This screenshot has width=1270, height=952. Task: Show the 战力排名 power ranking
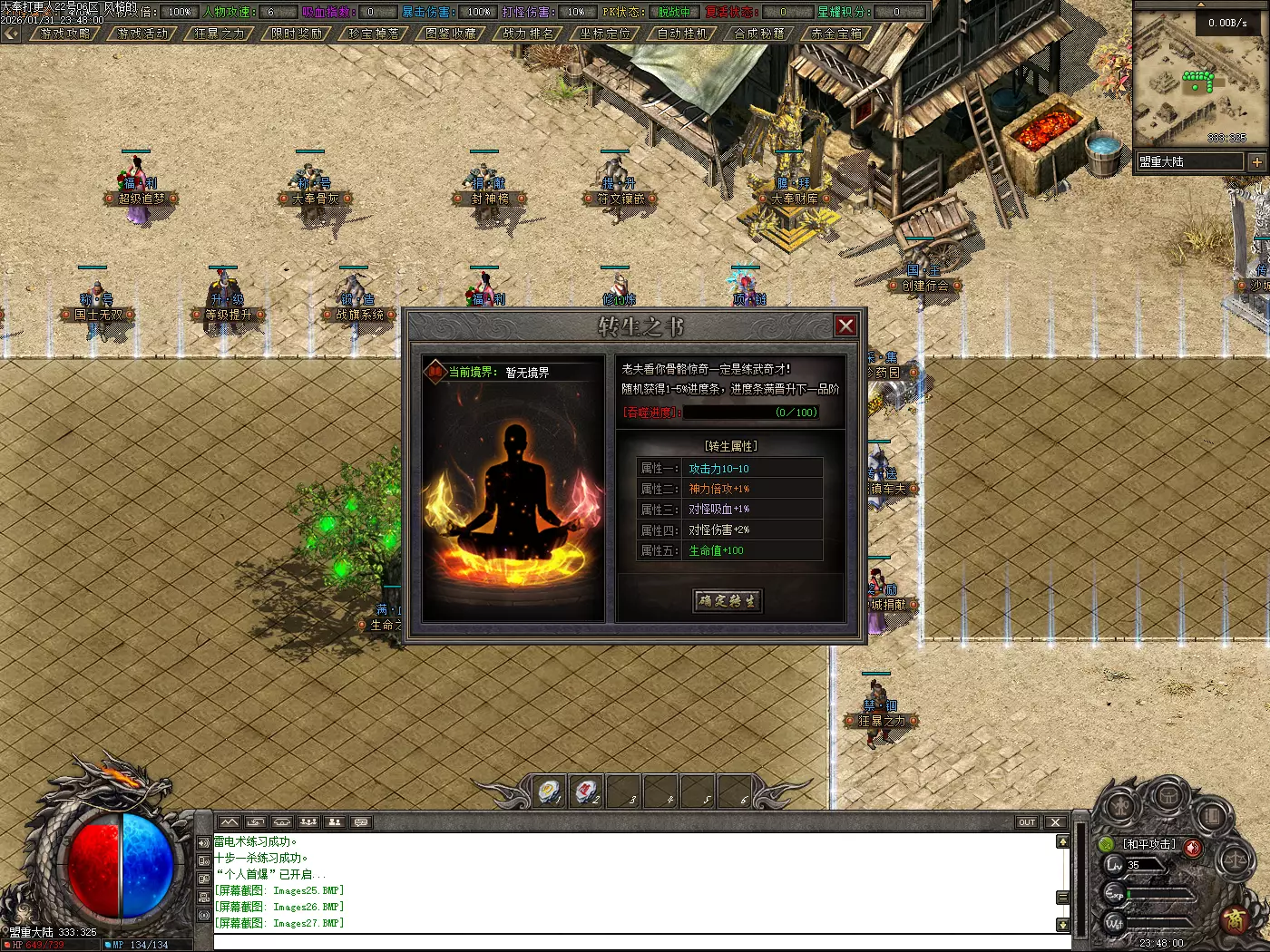point(528,34)
